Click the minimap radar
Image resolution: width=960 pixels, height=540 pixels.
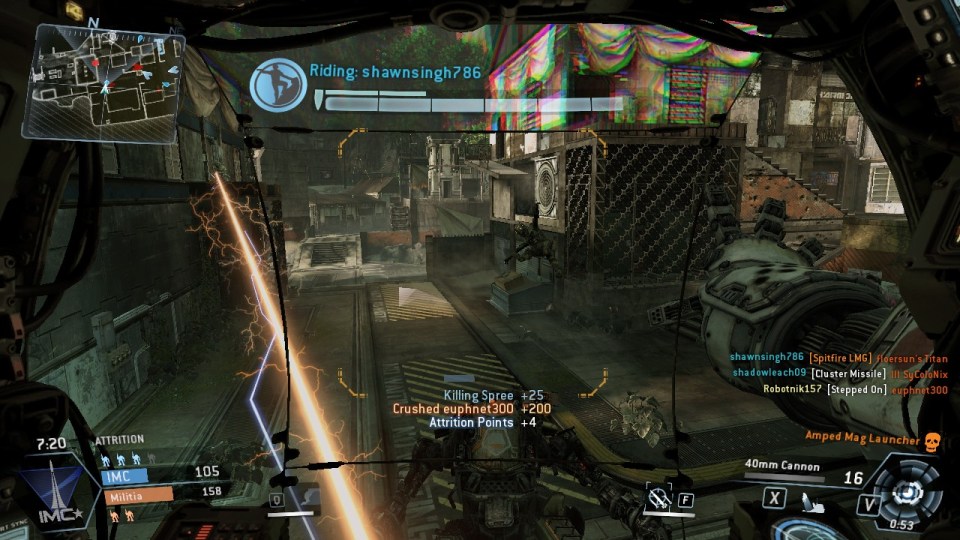(105, 80)
